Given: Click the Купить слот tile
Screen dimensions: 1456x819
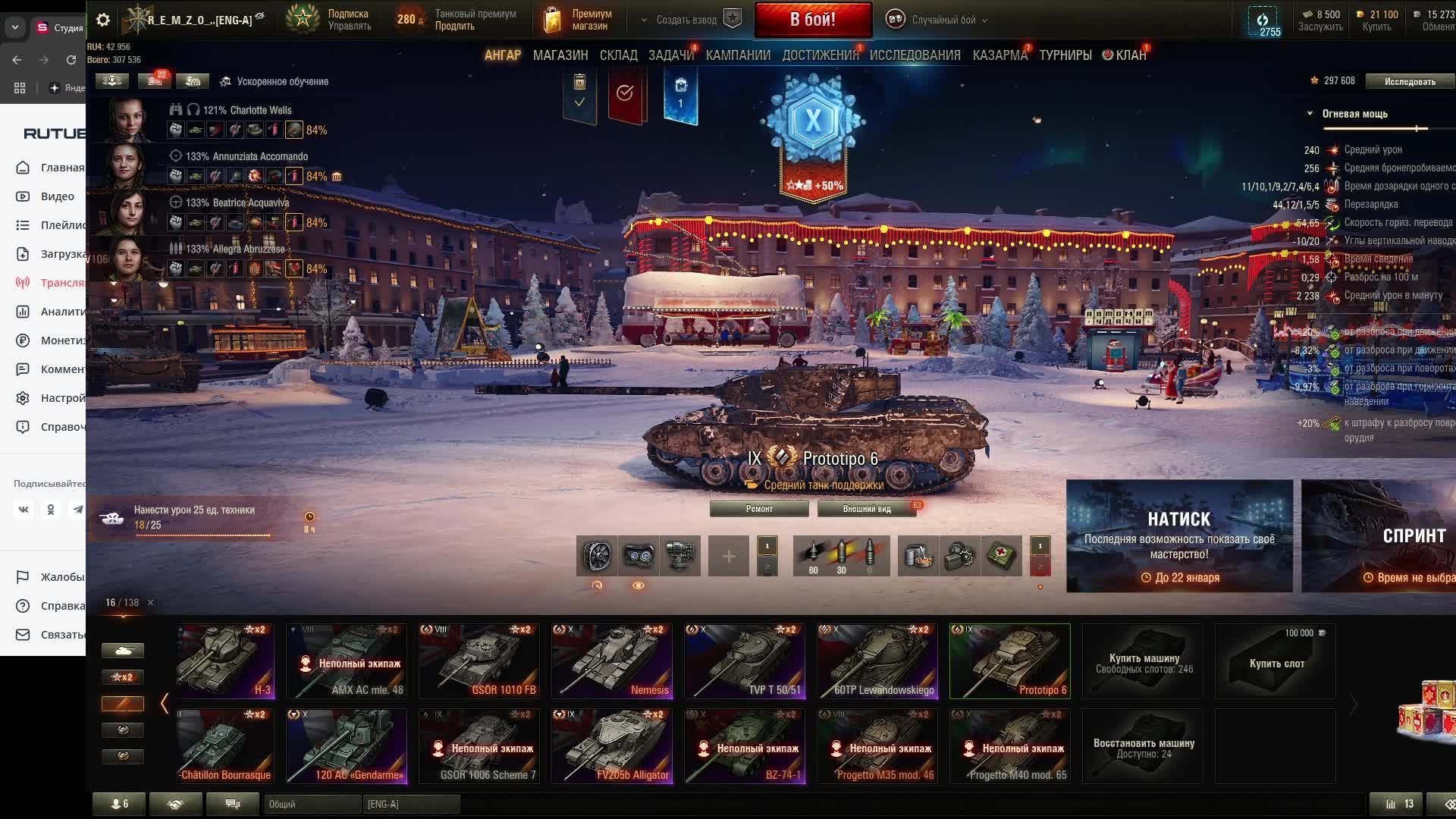Looking at the screenshot, I should (x=1276, y=662).
